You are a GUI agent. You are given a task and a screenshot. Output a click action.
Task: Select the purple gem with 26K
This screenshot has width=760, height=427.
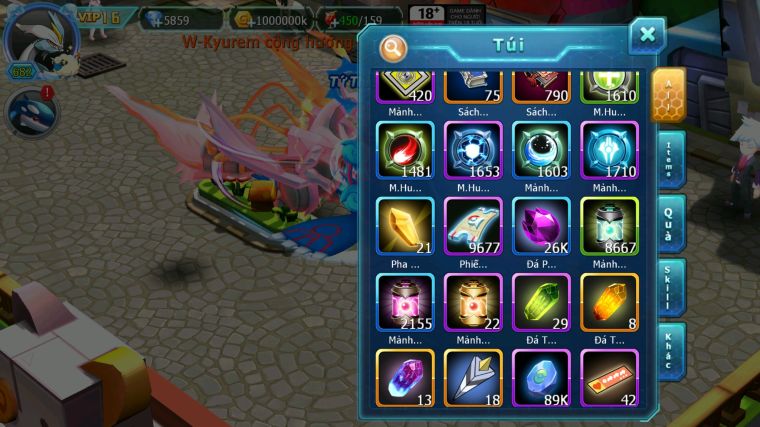tap(541, 226)
